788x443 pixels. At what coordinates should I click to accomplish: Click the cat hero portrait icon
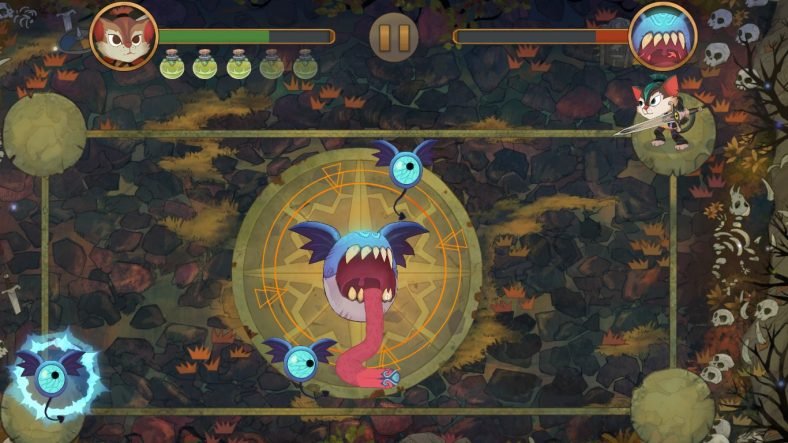point(123,35)
